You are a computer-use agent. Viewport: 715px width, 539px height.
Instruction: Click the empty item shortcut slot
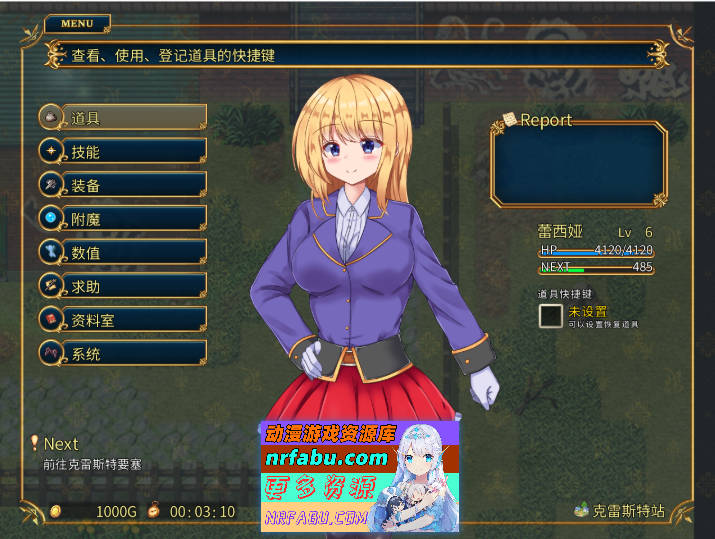(x=551, y=316)
